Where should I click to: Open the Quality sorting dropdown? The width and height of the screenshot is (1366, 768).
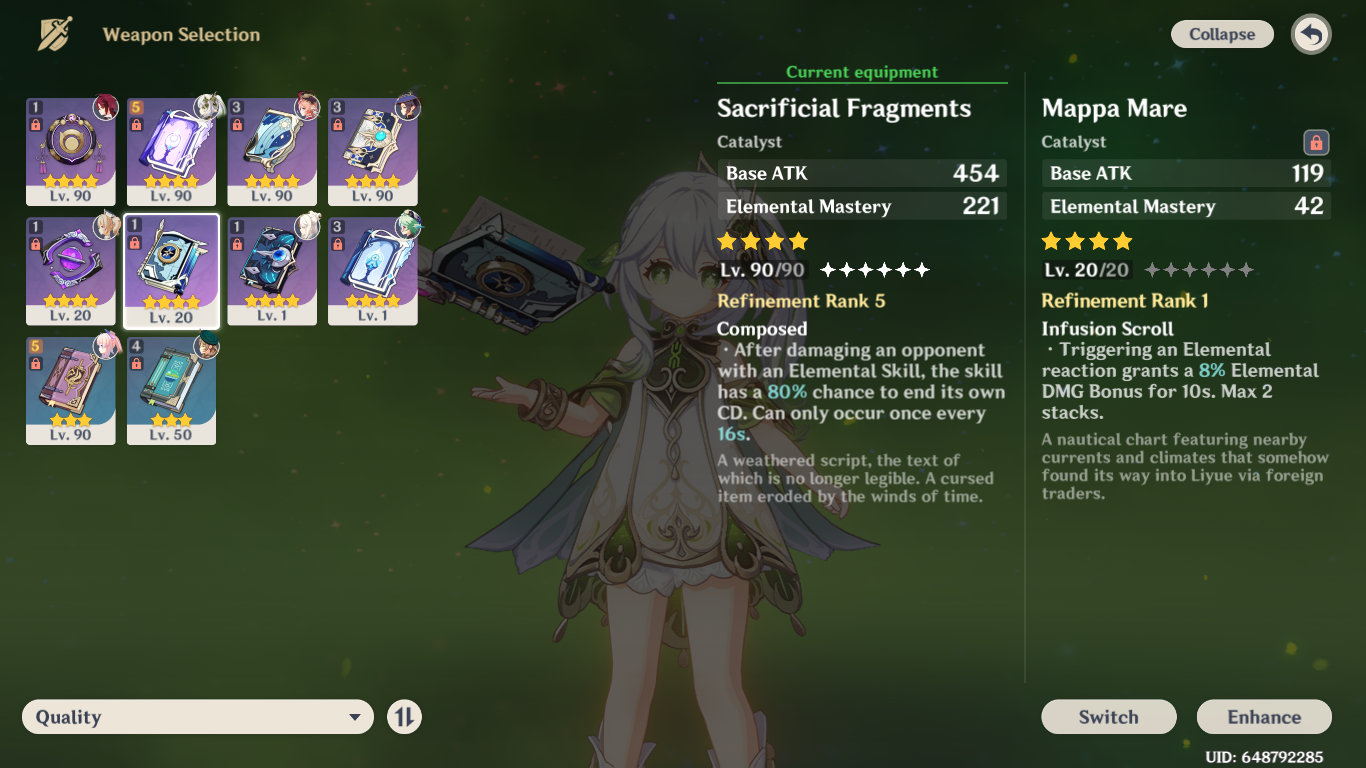point(197,716)
